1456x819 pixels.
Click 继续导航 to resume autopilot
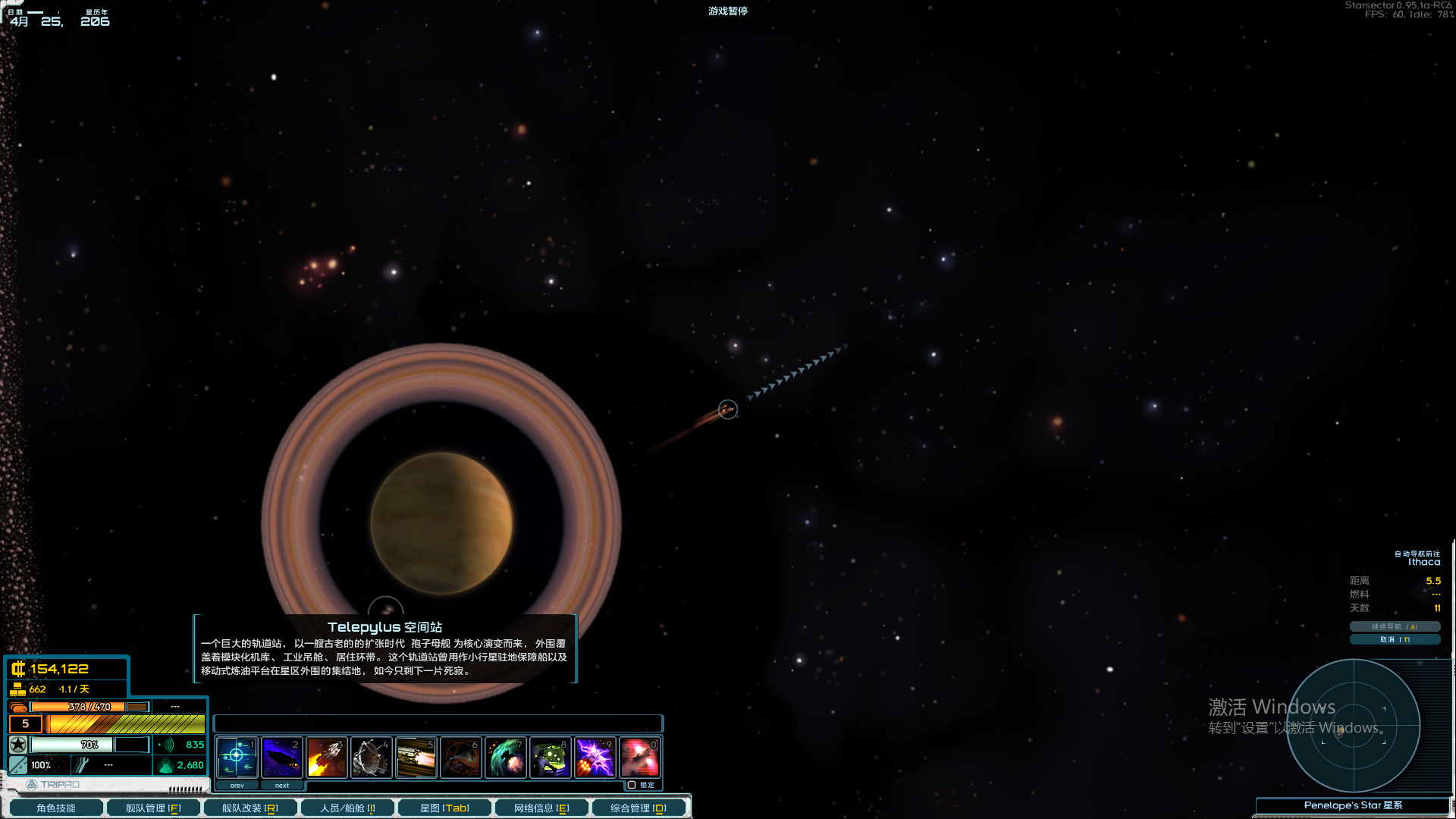pyautogui.click(x=1394, y=626)
